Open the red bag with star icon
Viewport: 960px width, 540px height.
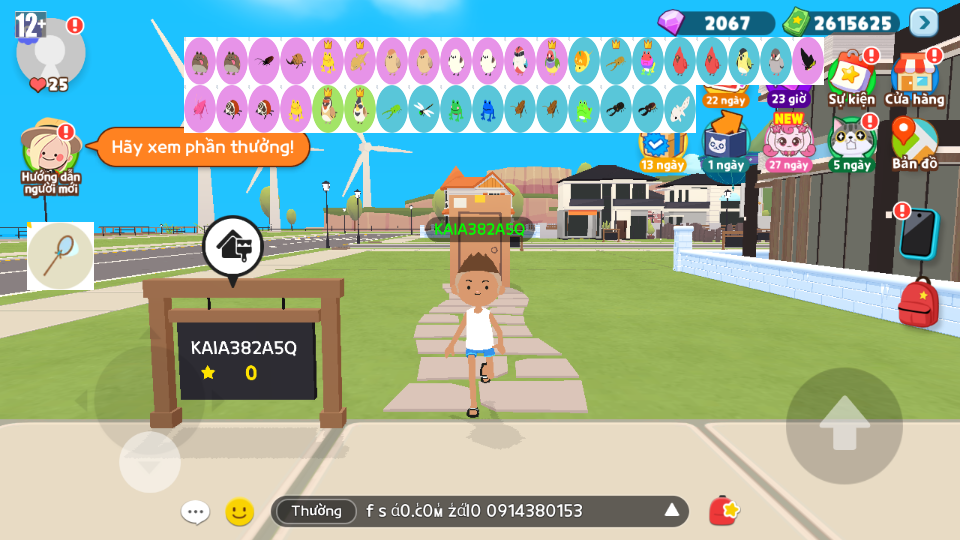coord(723,511)
